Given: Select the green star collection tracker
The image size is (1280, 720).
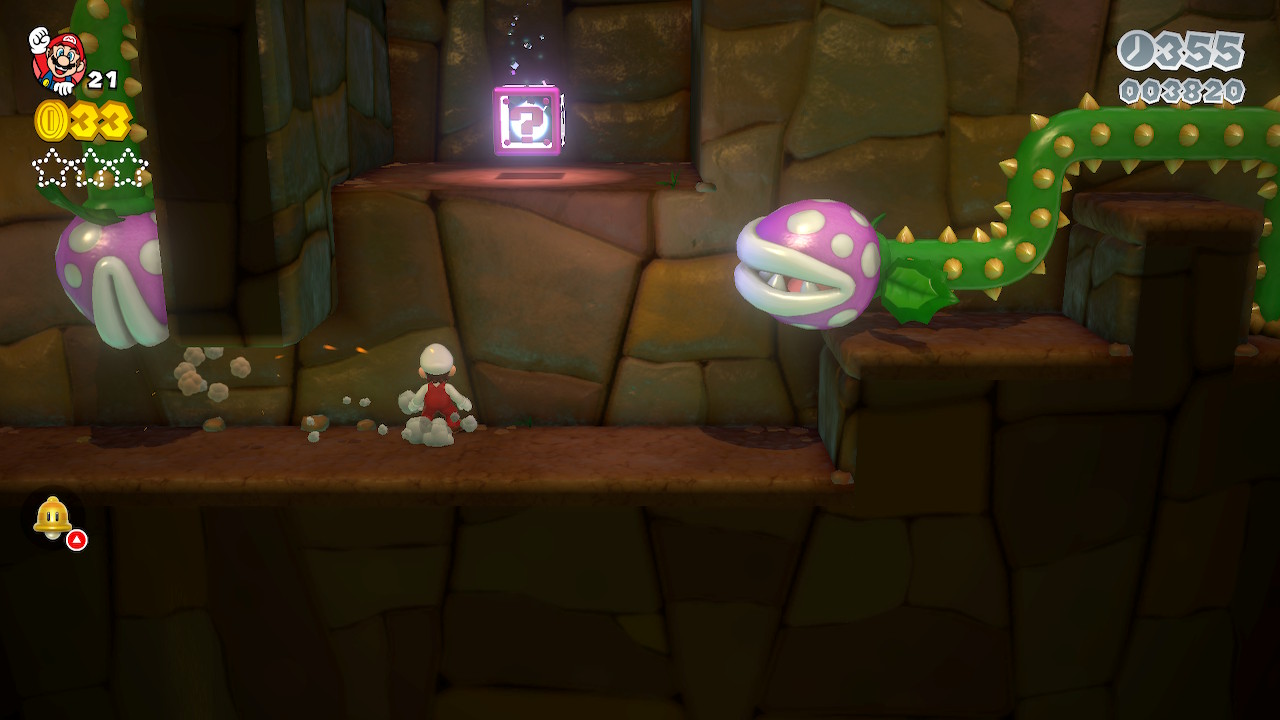Looking at the screenshot, I should click(x=90, y=168).
